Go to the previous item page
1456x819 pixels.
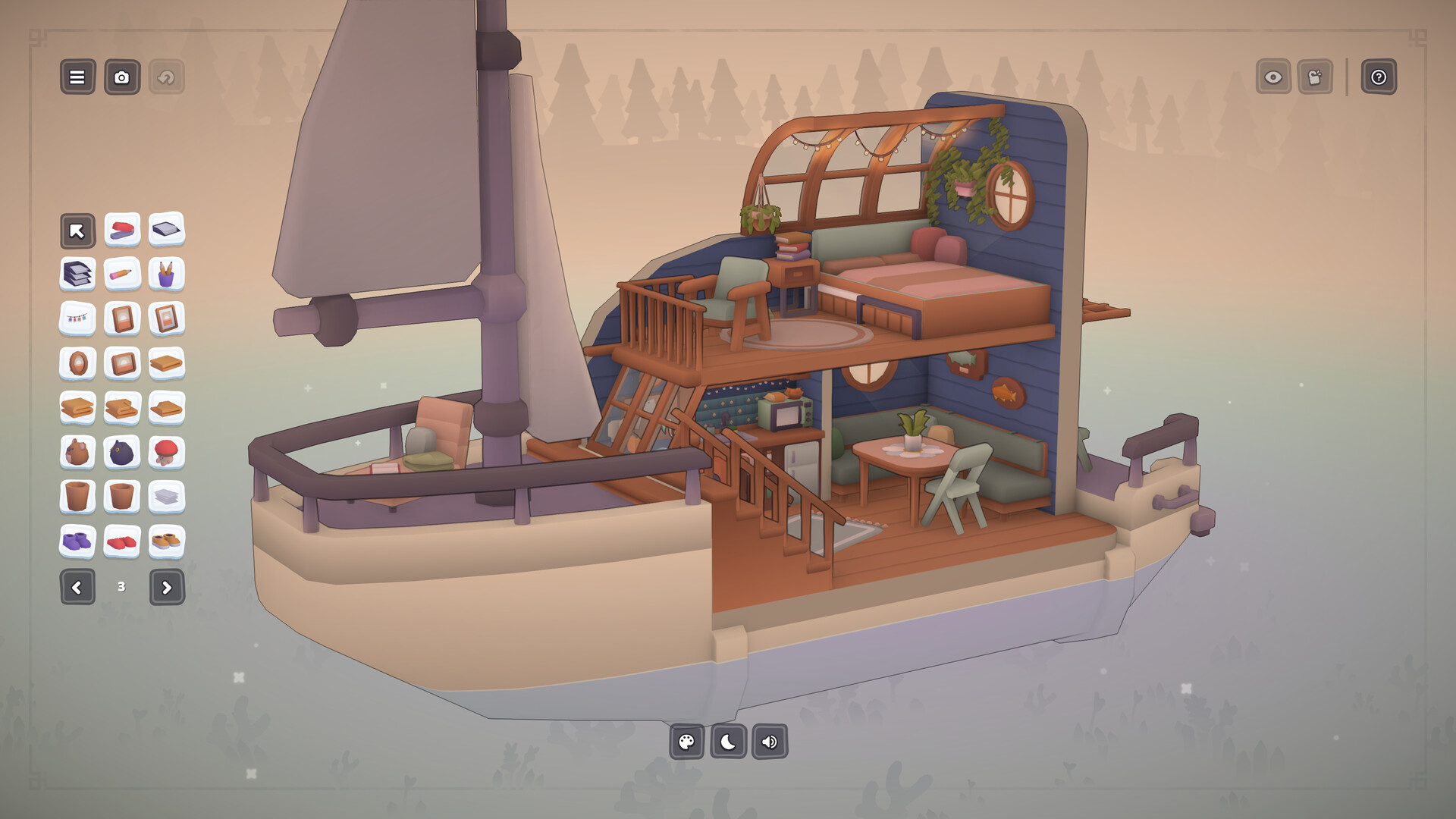(77, 587)
